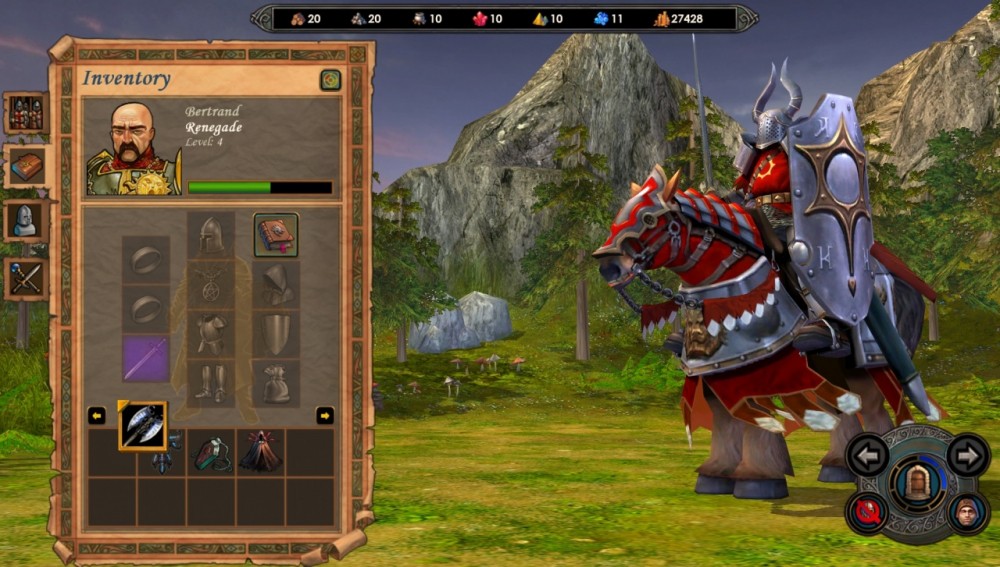1000x567 pixels.
Task: Select the boots equipment slot
Action: [210, 383]
